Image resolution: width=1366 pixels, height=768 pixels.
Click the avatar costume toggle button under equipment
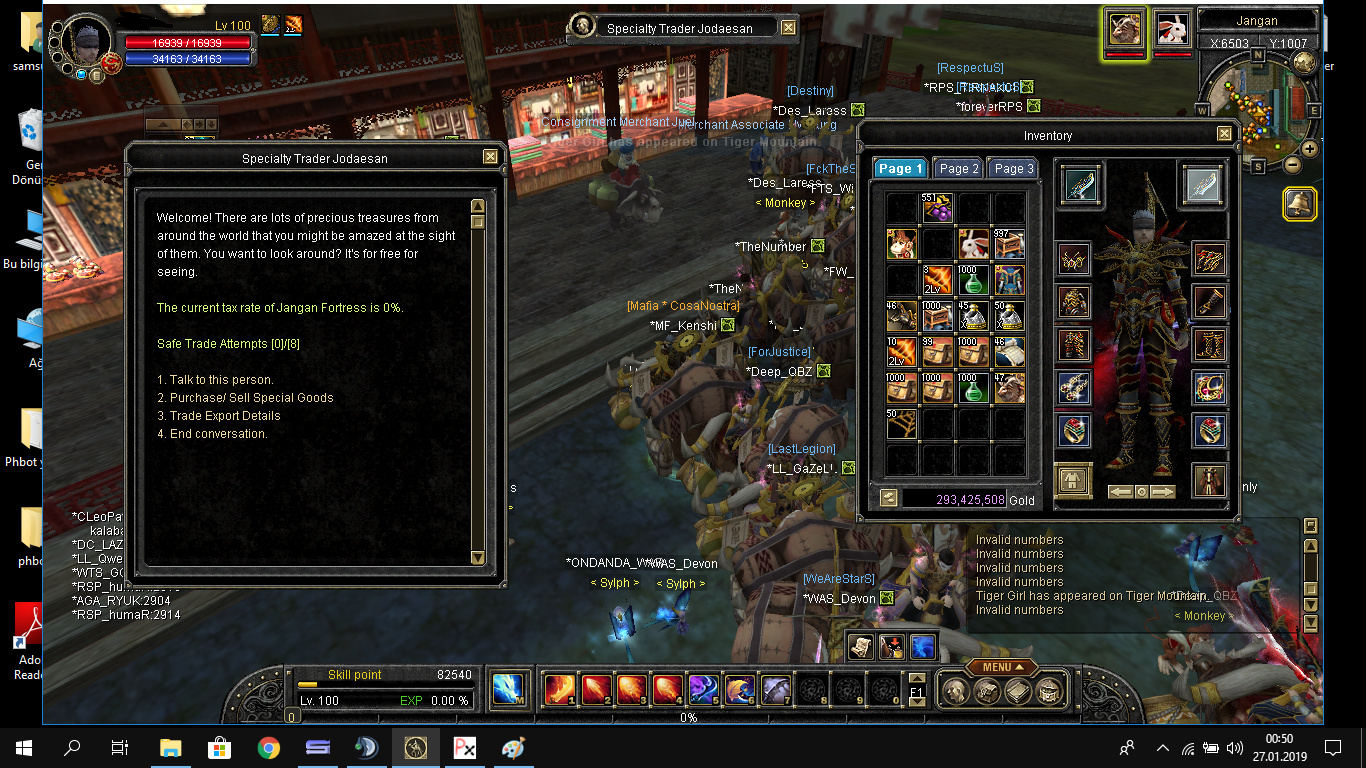(1073, 481)
